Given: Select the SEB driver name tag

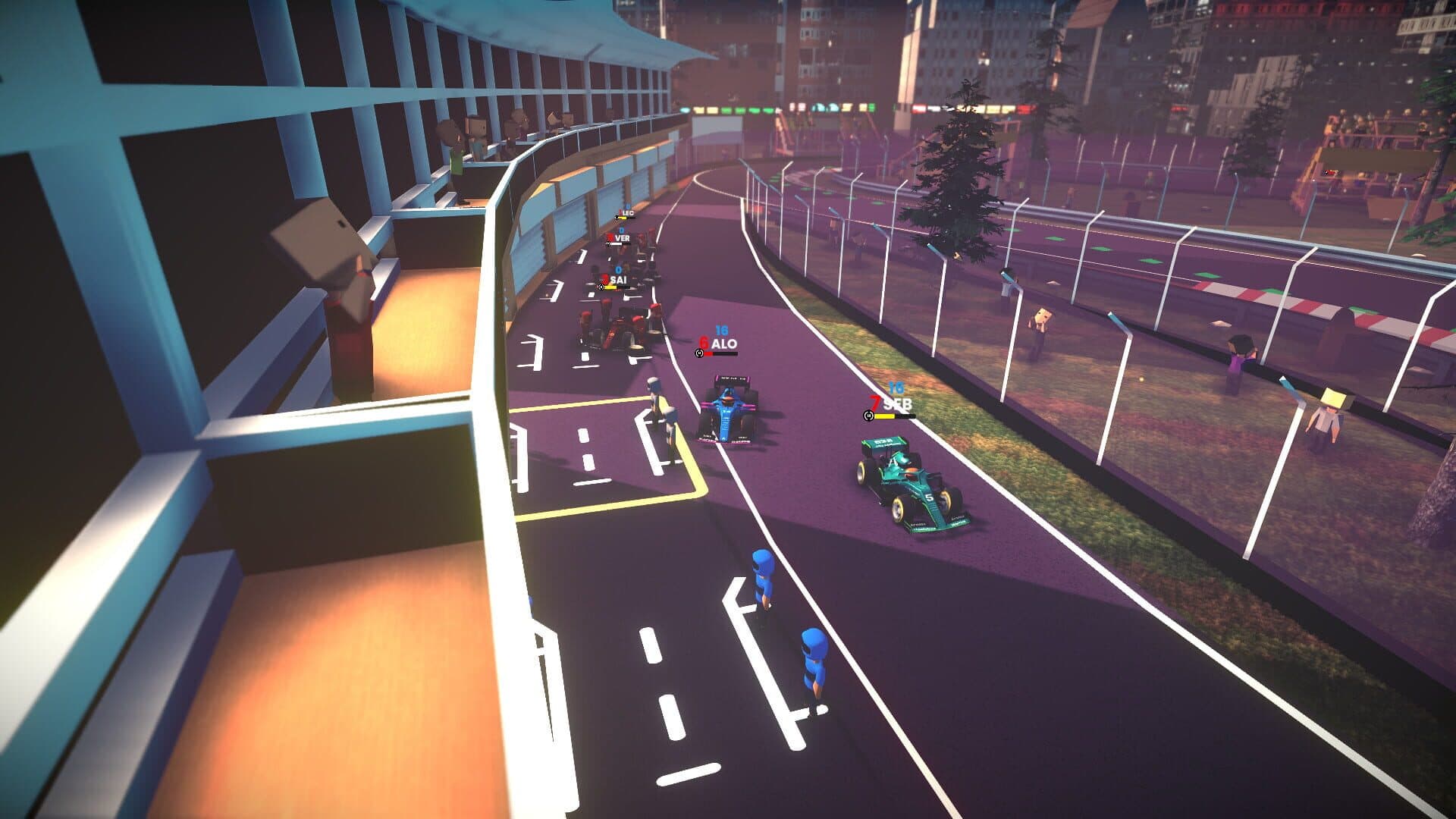Looking at the screenshot, I should coord(896,406).
